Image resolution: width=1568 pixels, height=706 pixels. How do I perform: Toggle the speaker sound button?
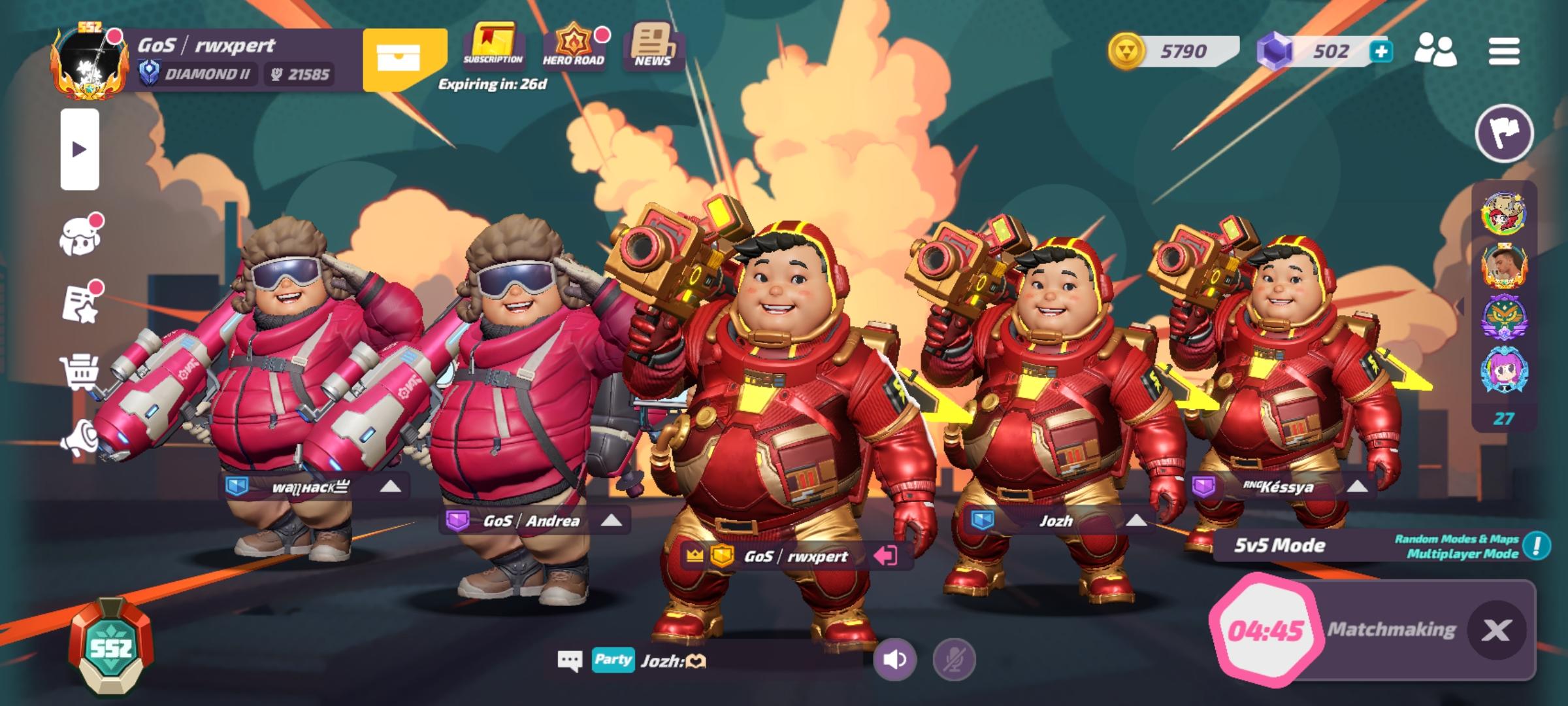pos(894,659)
